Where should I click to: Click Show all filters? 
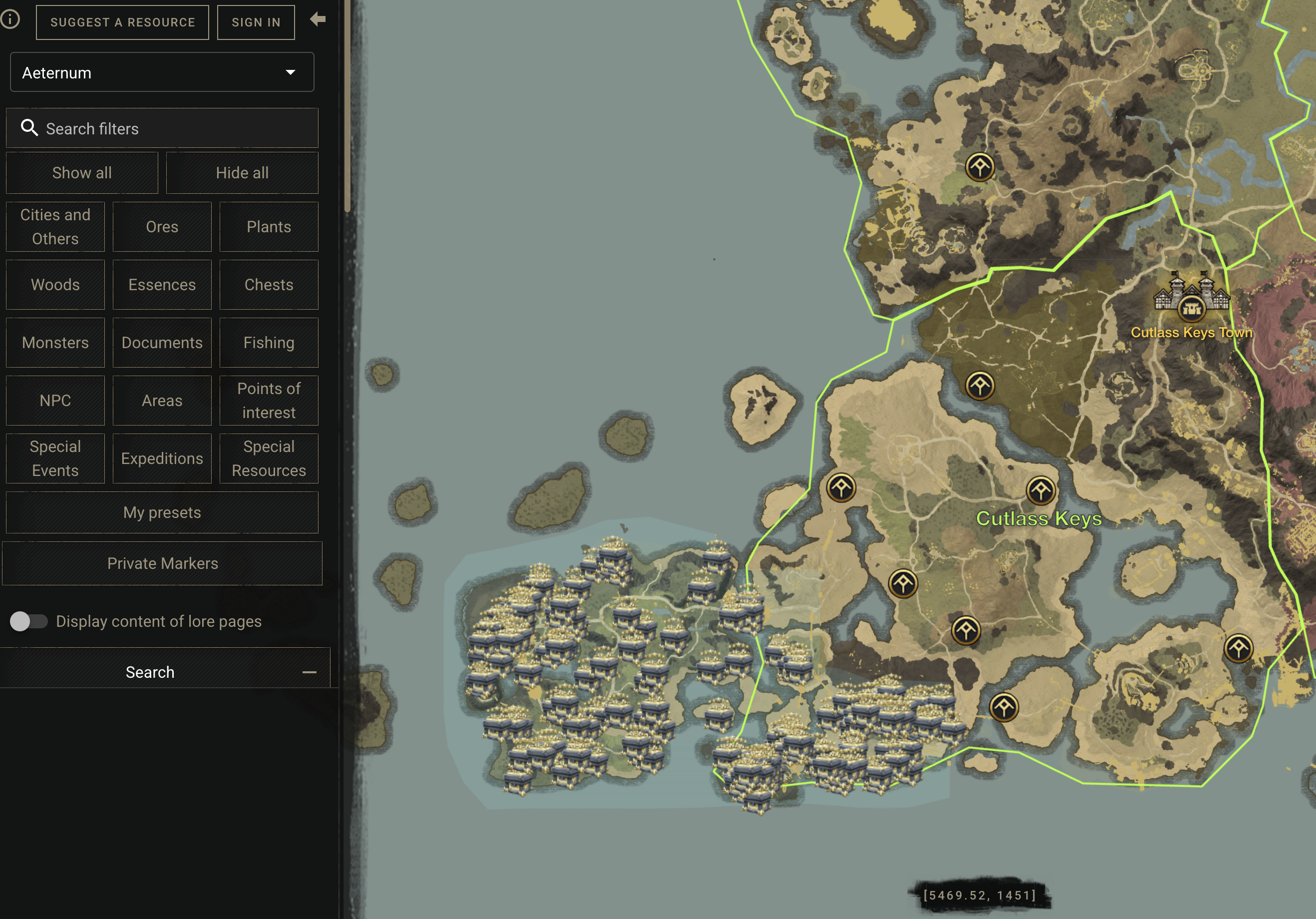pyautogui.click(x=81, y=173)
